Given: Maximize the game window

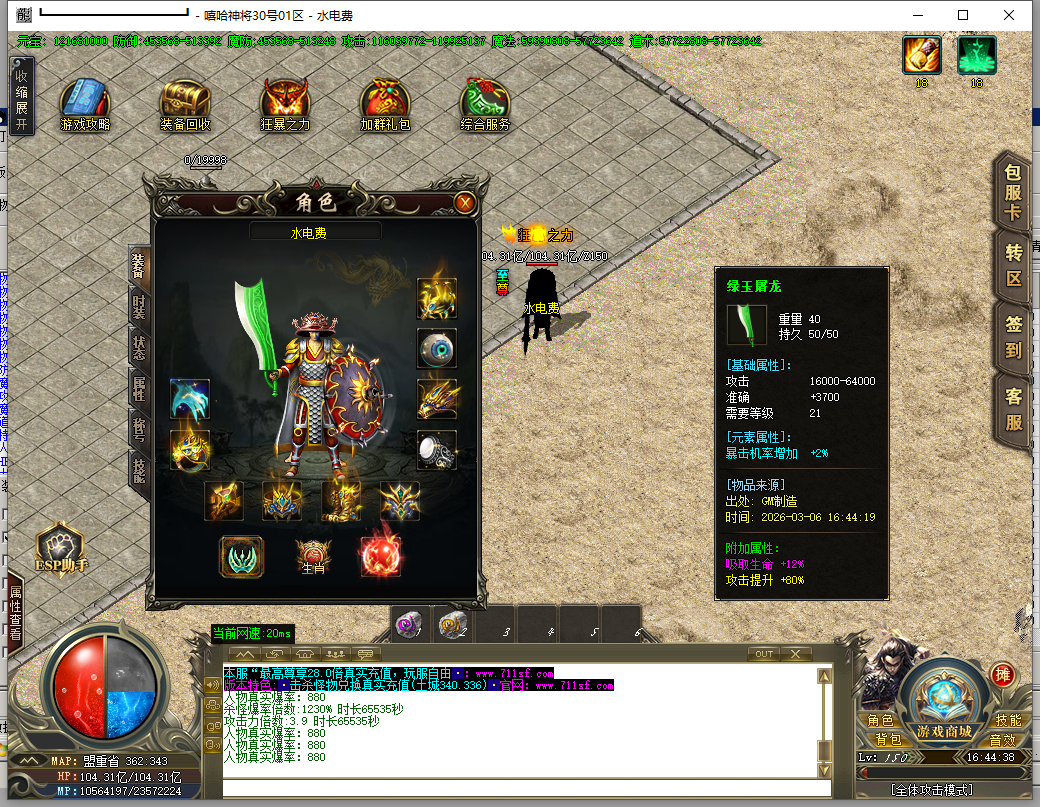Looking at the screenshot, I should (x=963, y=15).
